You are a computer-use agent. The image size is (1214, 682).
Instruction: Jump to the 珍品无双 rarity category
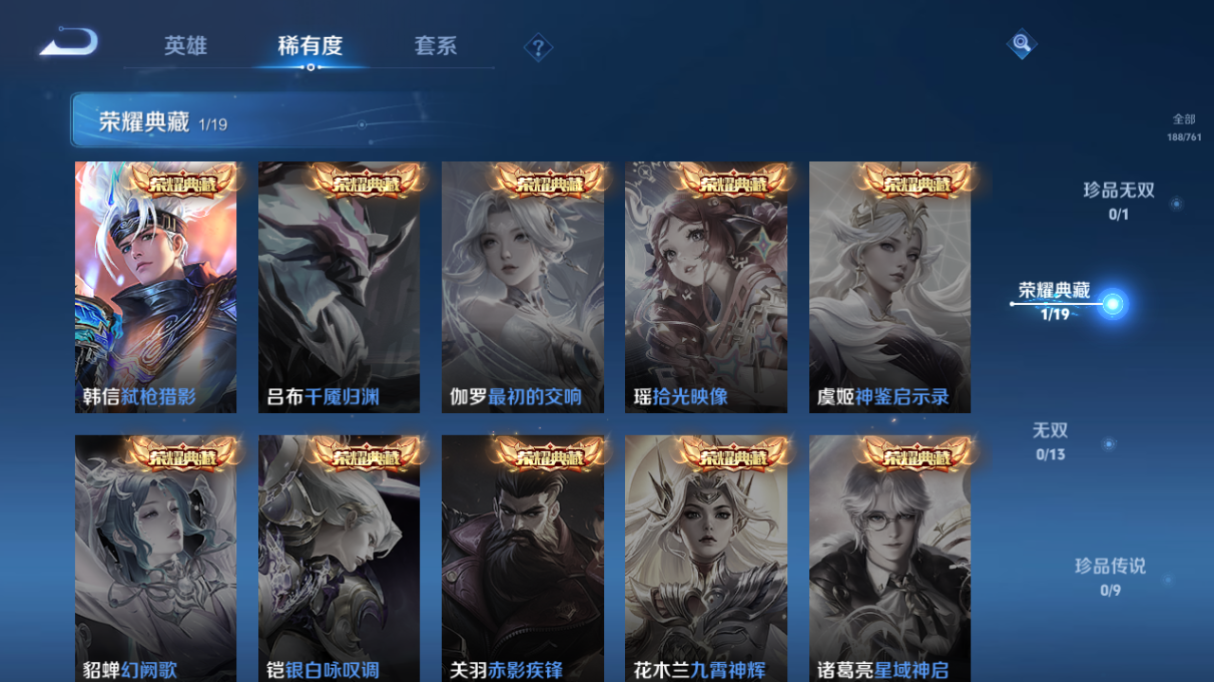click(x=1119, y=199)
